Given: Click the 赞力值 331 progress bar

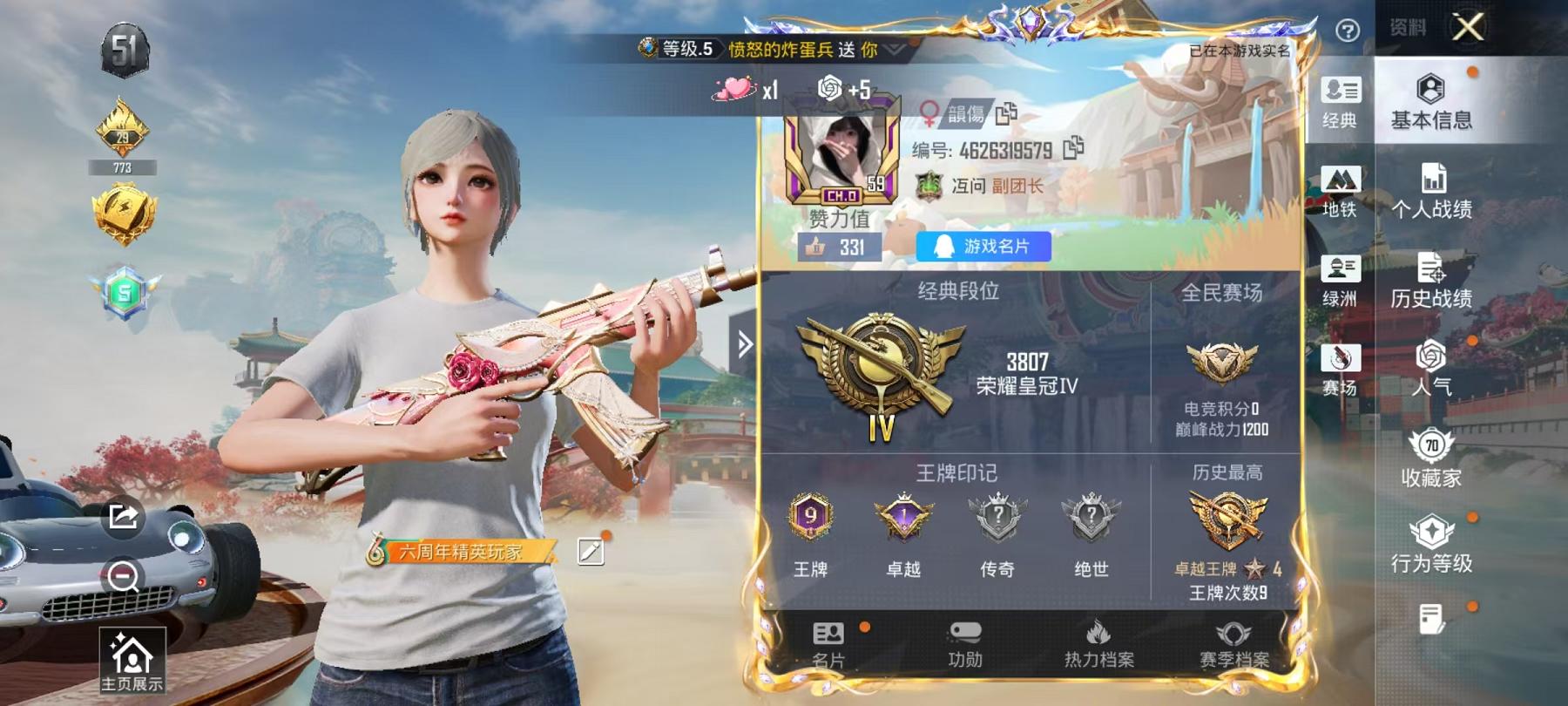Looking at the screenshot, I should [x=836, y=247].
